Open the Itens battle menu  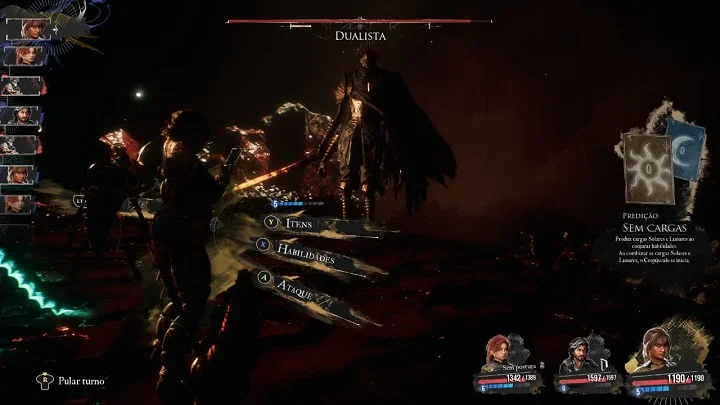point(298,223)
